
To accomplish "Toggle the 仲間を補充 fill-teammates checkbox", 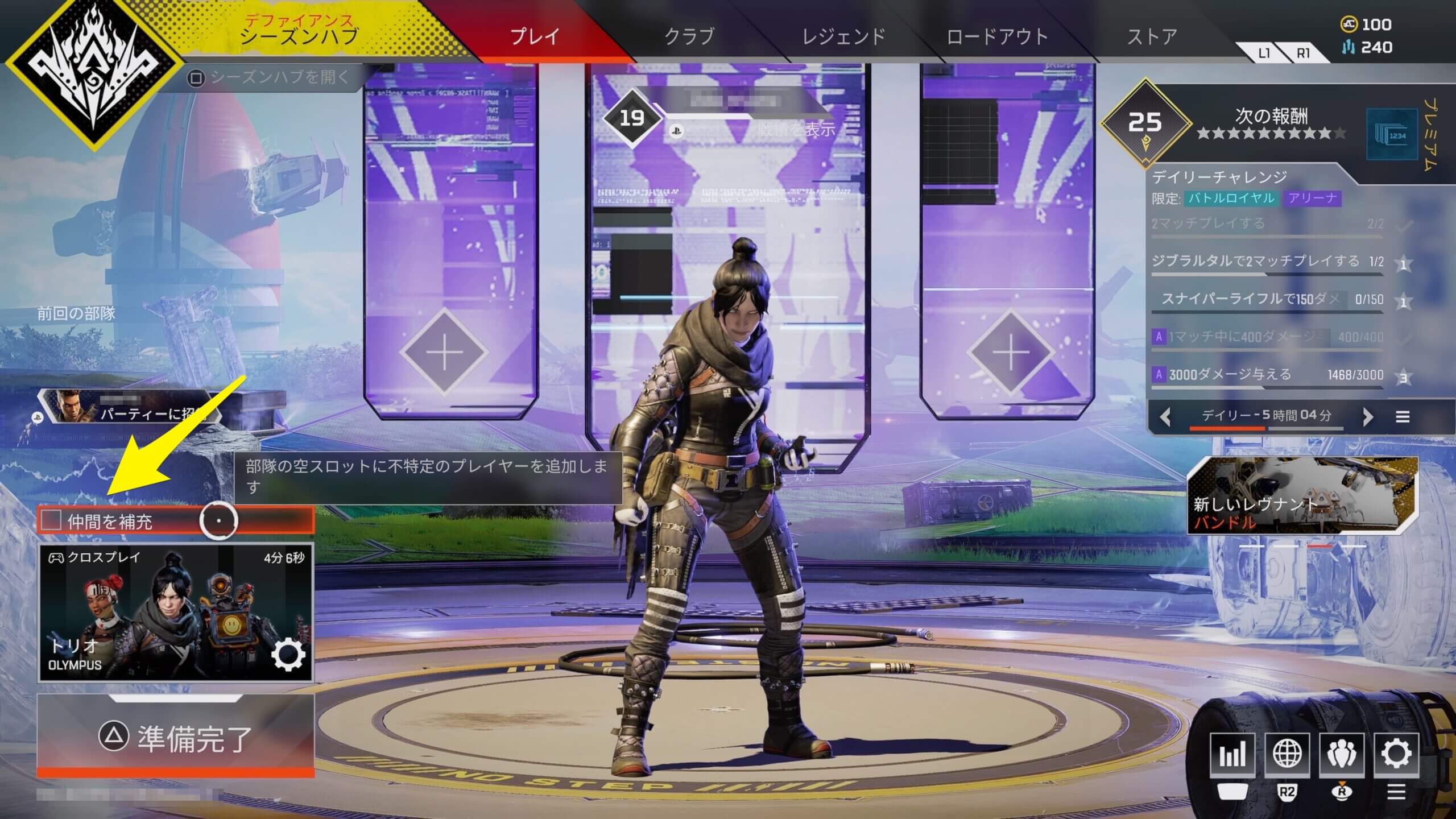I will [x=51, y=520].
